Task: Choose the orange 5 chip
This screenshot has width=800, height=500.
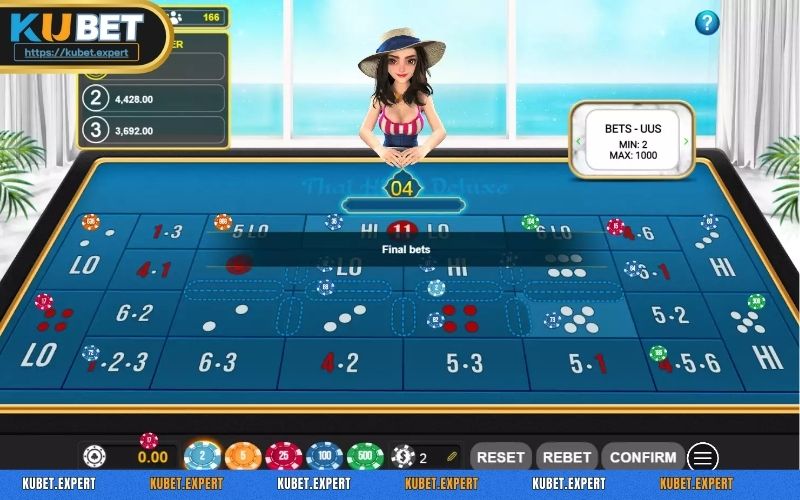Action: coord(243,458)
